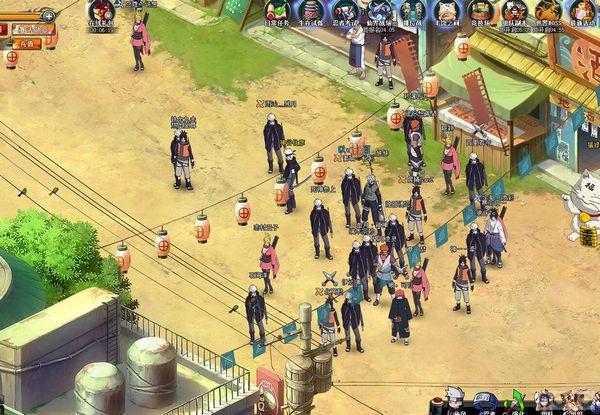The width and height of the screenshot is (600, 415).
Task: Open the 丰饶之间 lucky cat icon
Action: (448, 12)
